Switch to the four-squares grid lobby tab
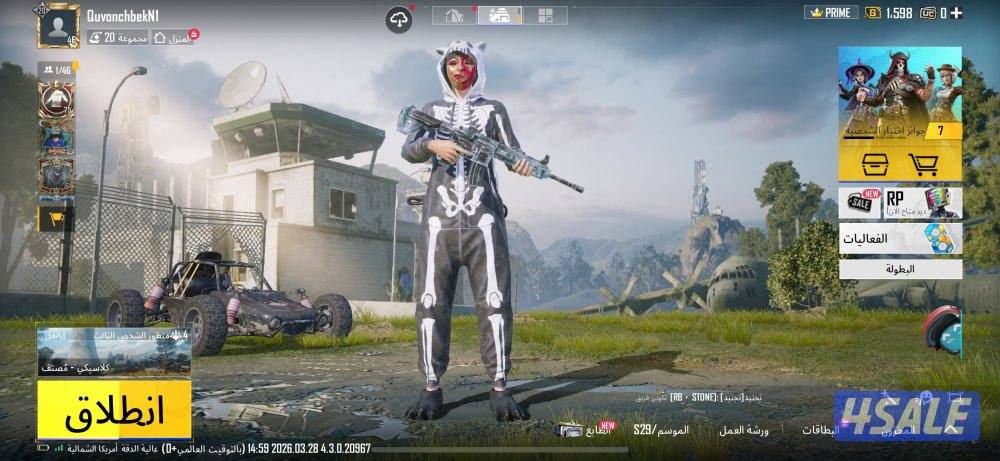The image size is (1000, 461). (545, 15)
